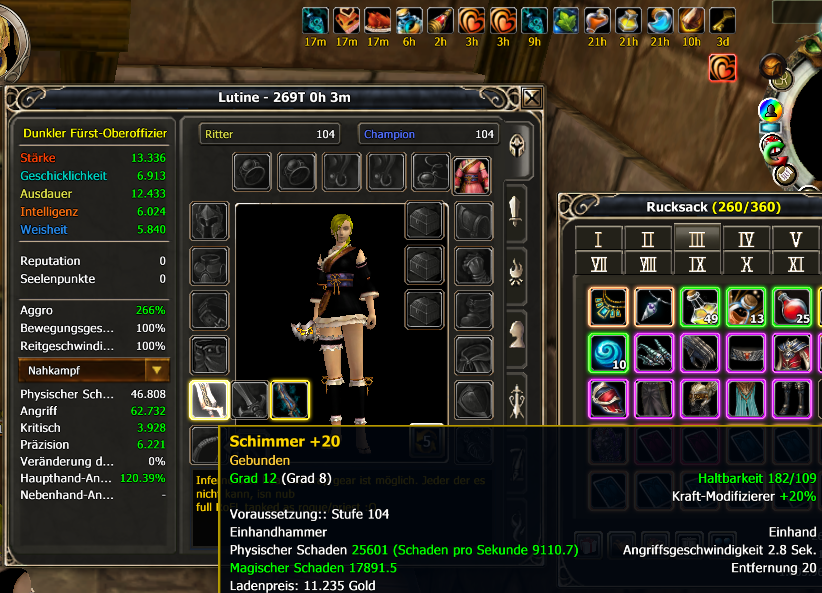
Task: Click the yellow potion stack of 49
Action: tap(700, 307)
